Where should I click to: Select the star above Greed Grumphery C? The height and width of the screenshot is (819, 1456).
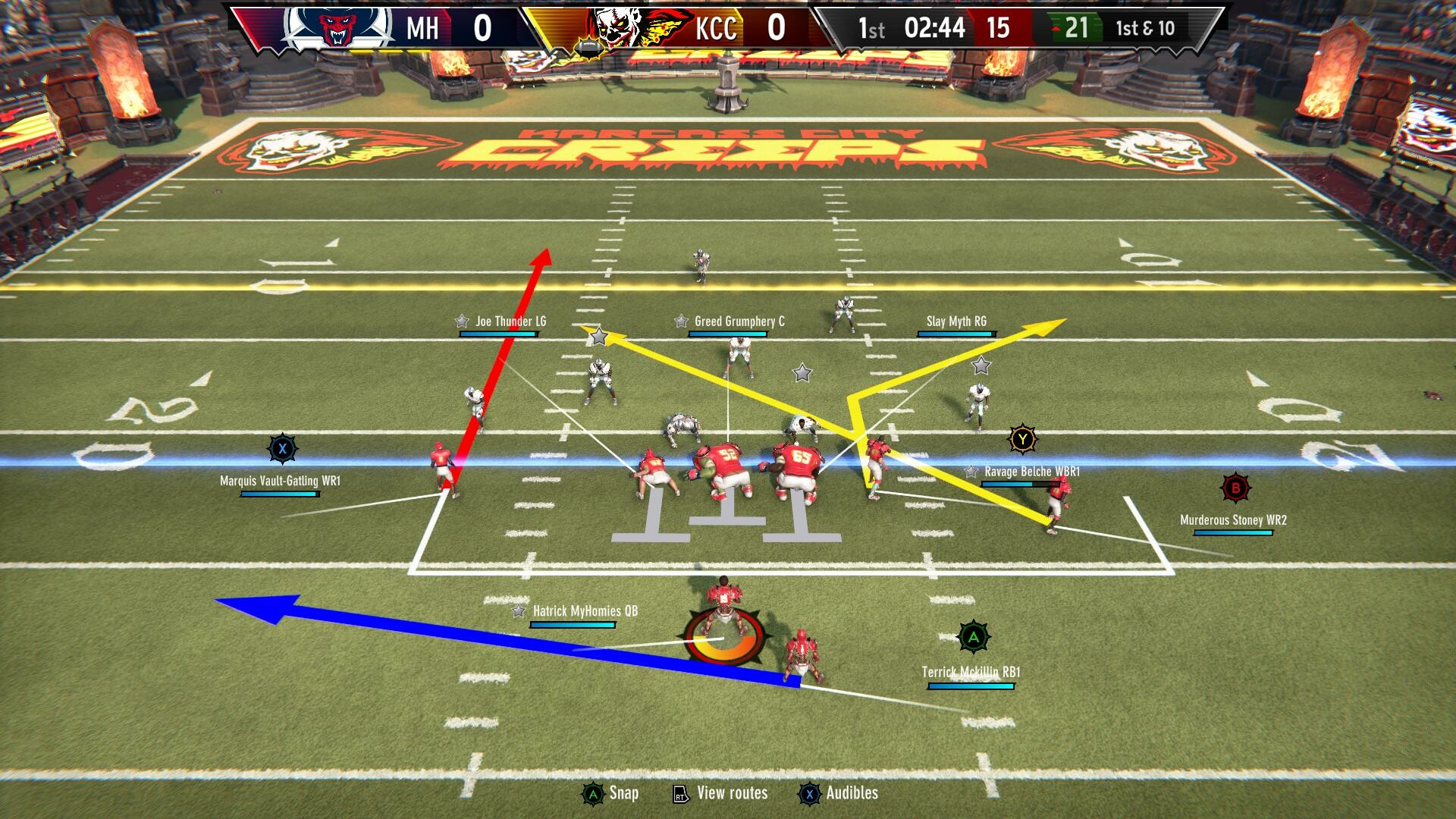tap(680, 321)
